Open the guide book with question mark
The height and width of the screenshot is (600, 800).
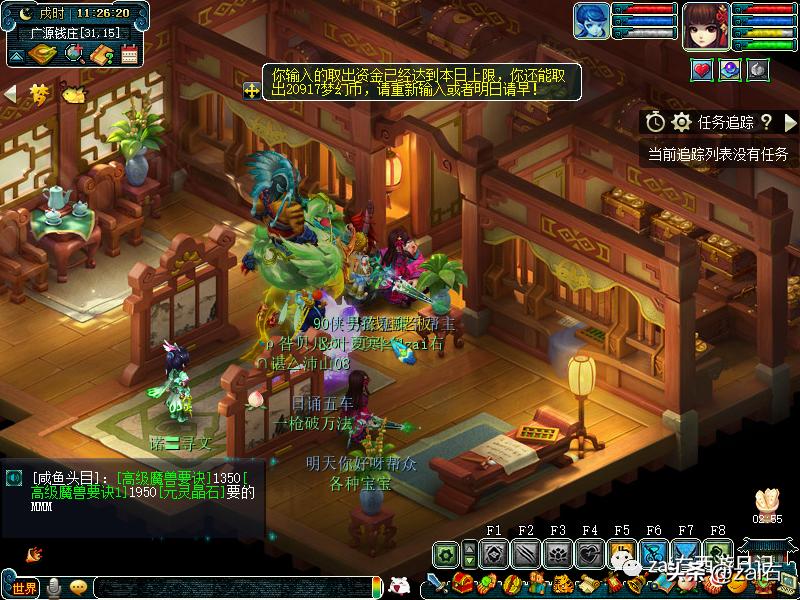coord(102,54)
